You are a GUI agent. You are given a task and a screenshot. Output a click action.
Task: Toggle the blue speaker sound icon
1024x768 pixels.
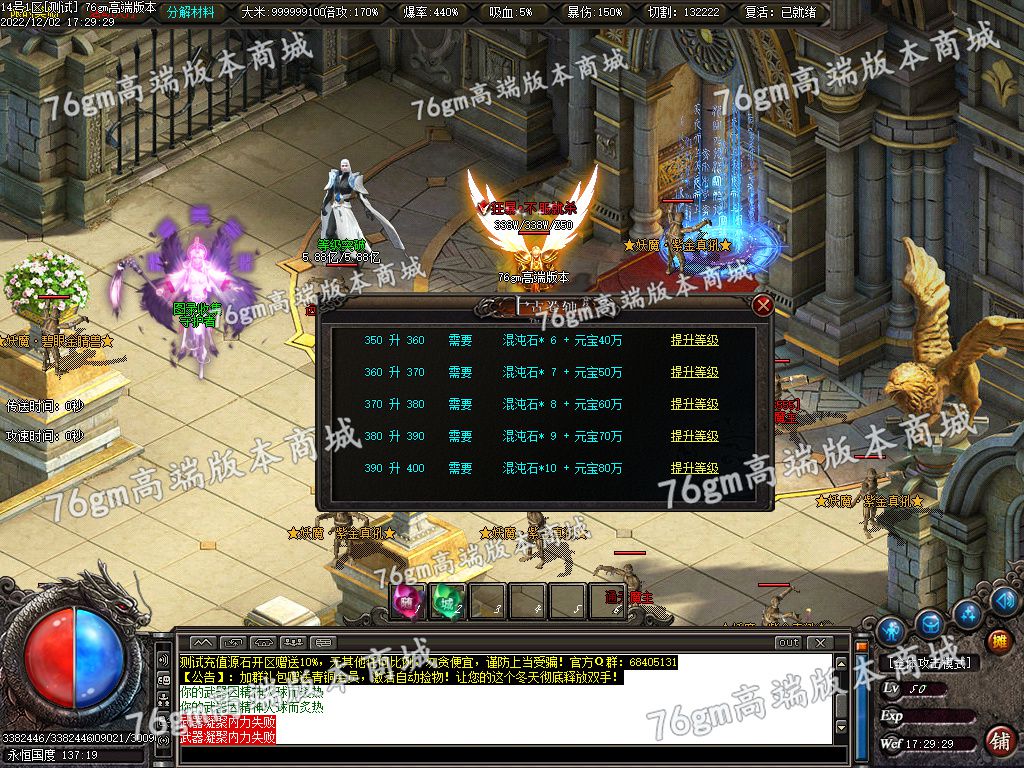[1002, 603]
